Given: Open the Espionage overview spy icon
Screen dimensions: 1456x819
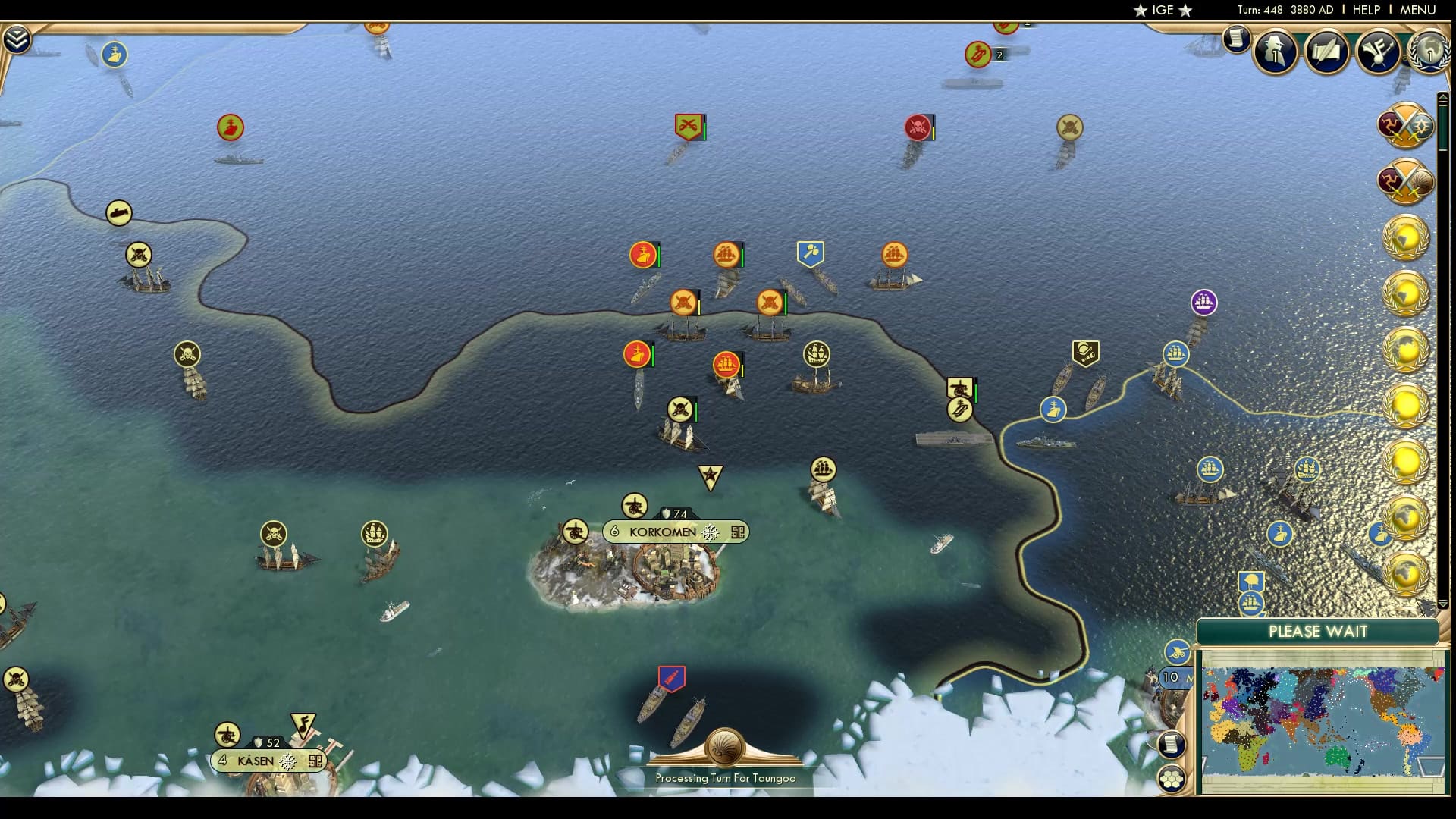Looking at the screenshot, I should [1276, 52].
